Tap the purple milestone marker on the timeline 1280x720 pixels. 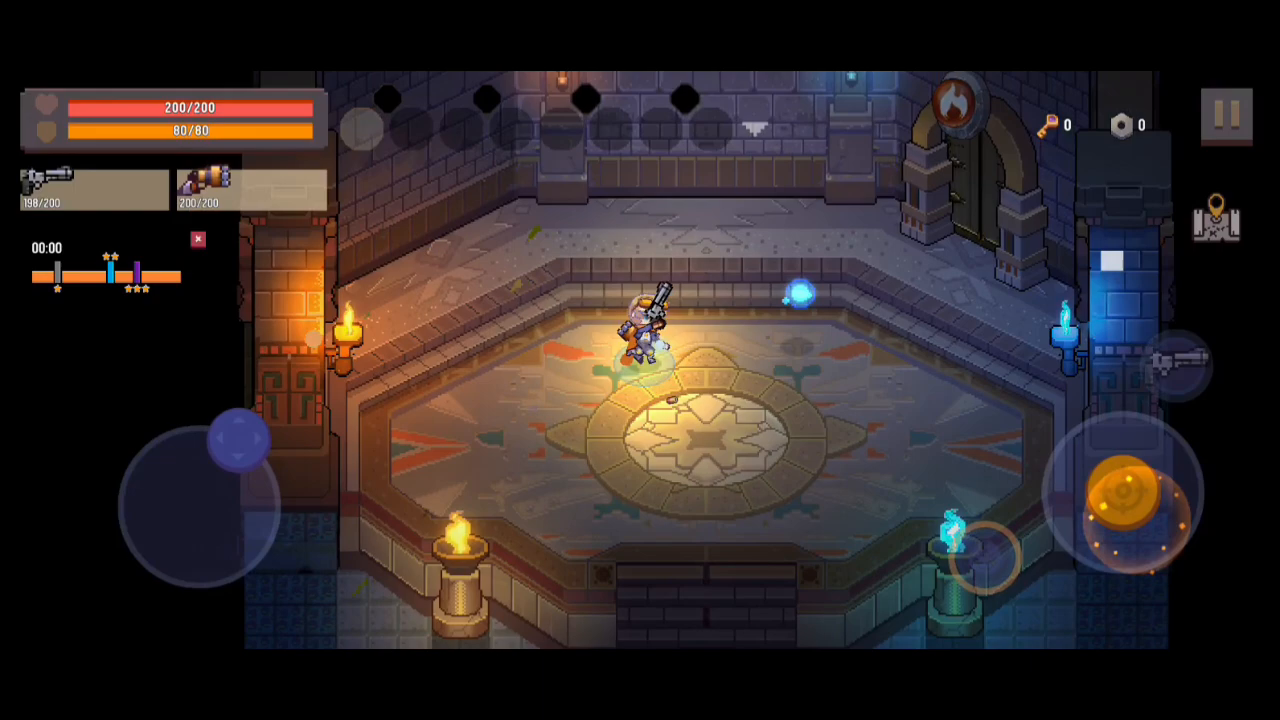point(137,271)
